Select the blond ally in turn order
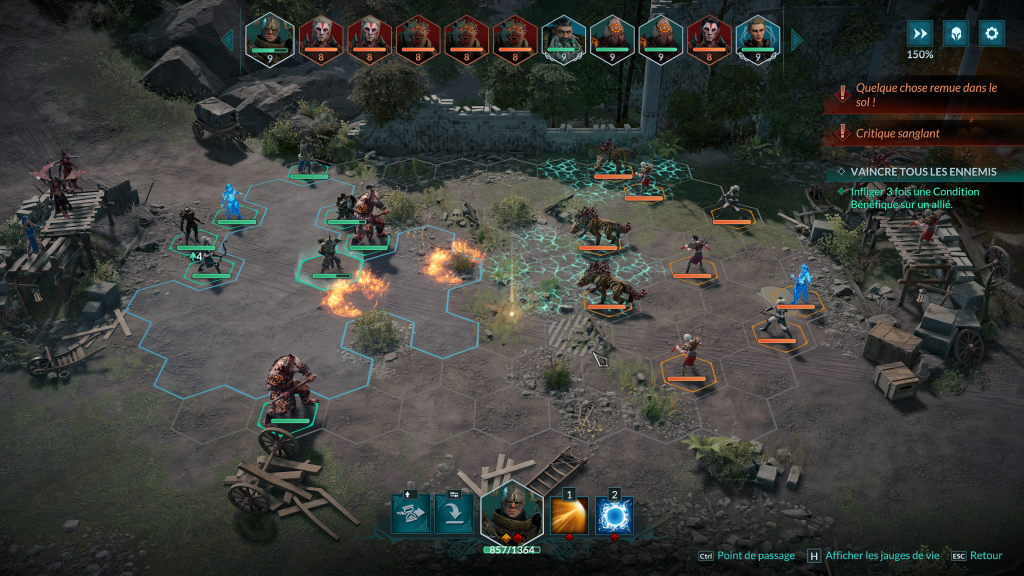 759,40
